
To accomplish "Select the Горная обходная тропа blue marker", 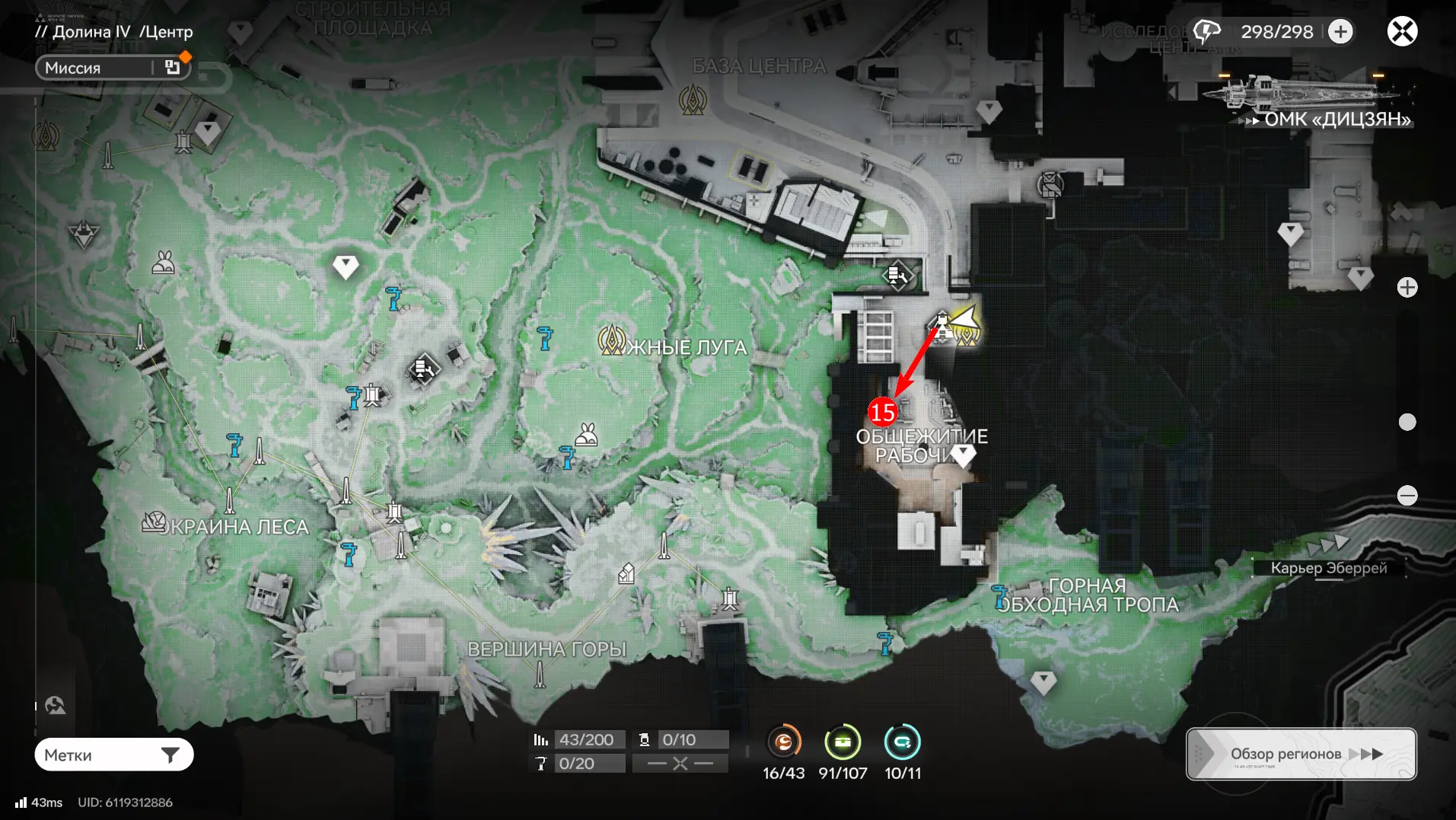I will pyautogui.click(x=999, y=595).
